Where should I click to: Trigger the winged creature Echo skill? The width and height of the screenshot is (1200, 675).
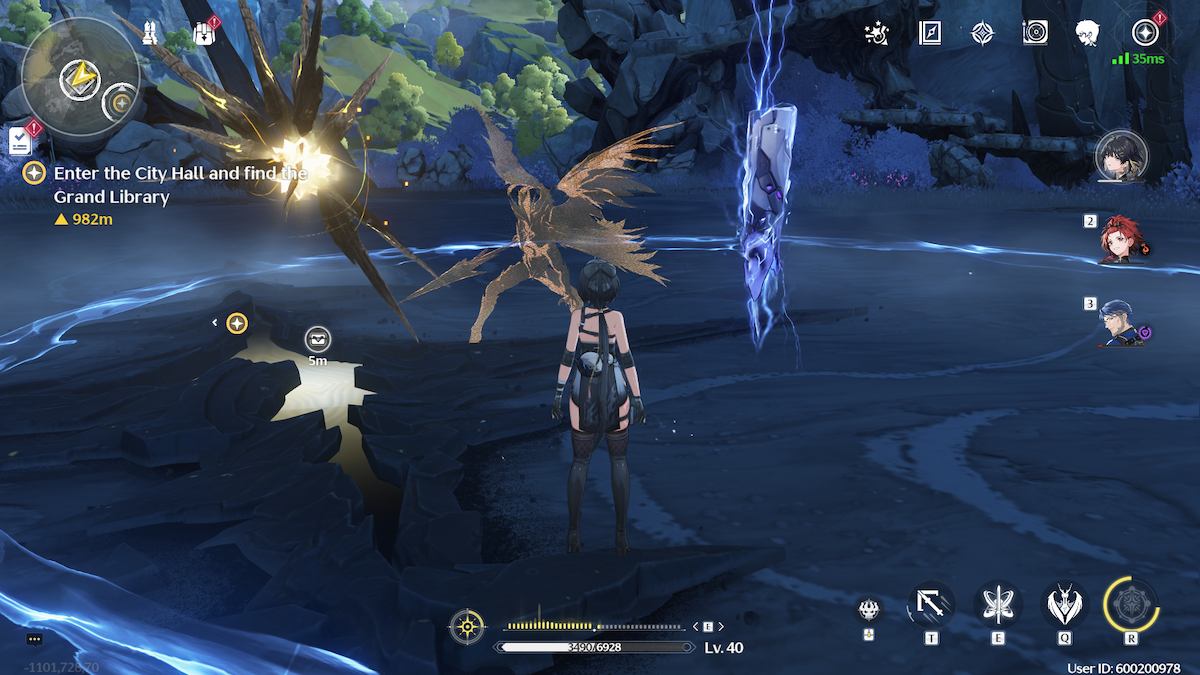(1065, 605)
